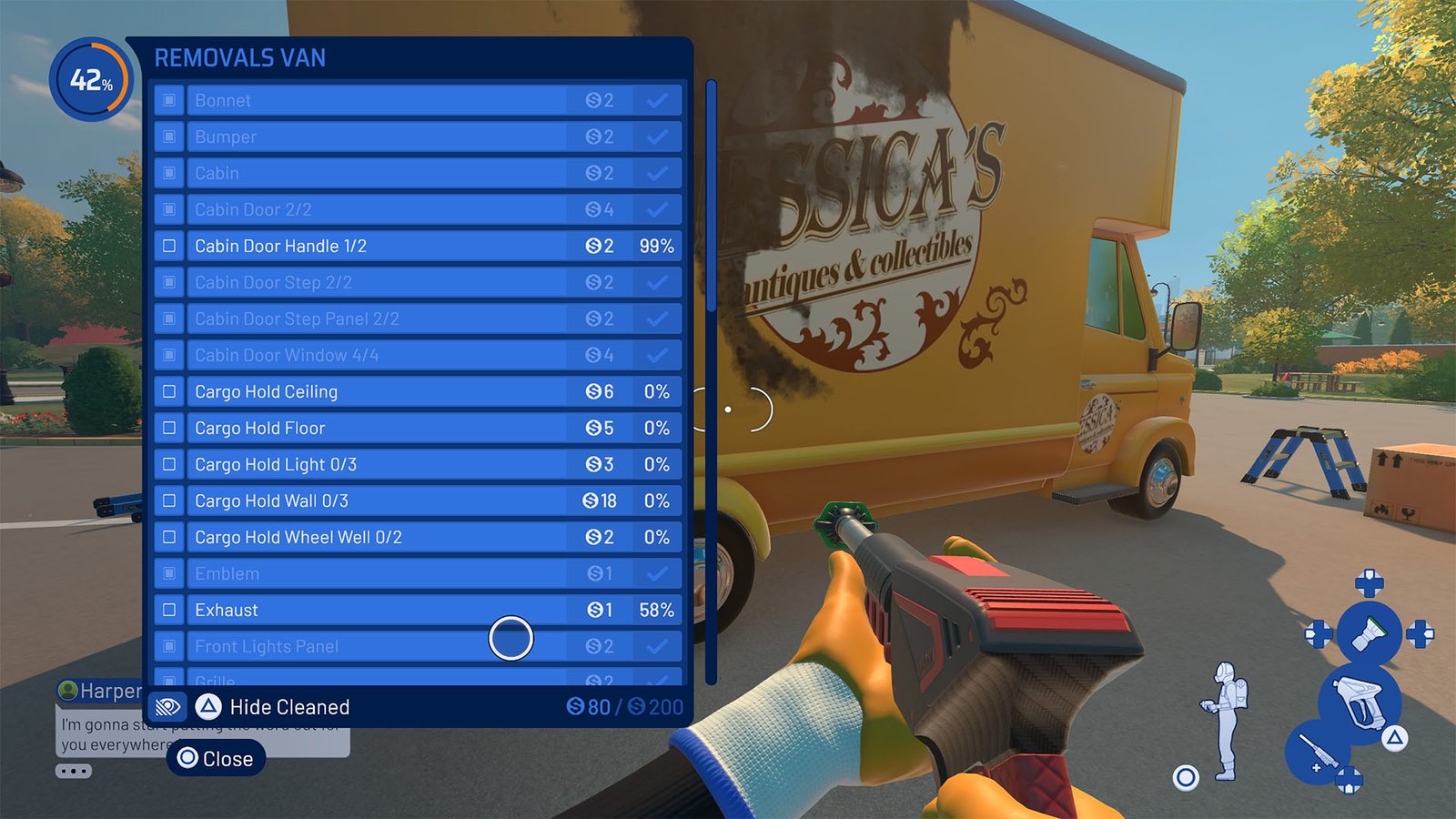1456x819 pixels.
Task: Click Harper's green avatar icon
Action: coord(69,692)
